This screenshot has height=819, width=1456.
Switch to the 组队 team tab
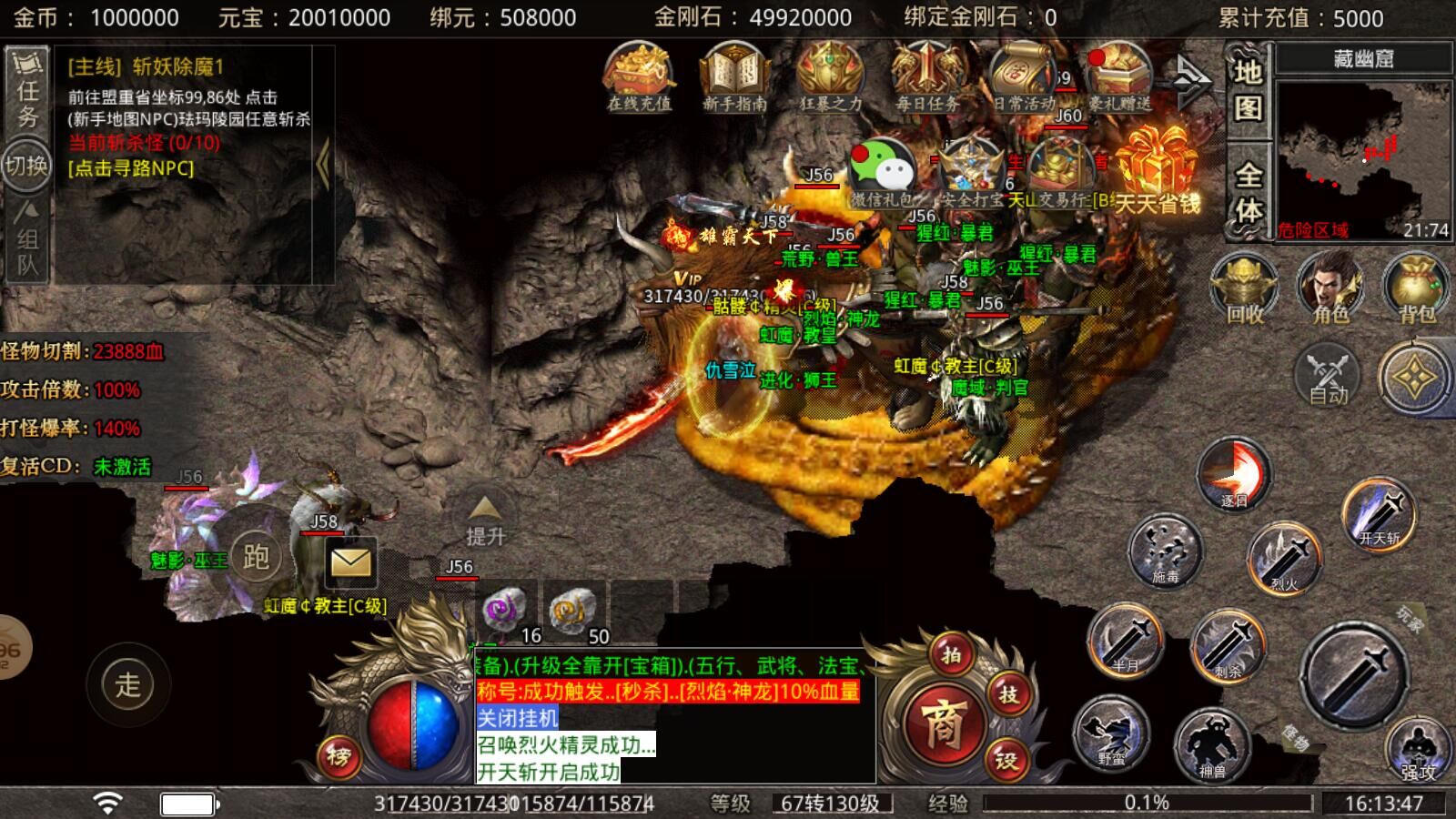click(27, 238)
